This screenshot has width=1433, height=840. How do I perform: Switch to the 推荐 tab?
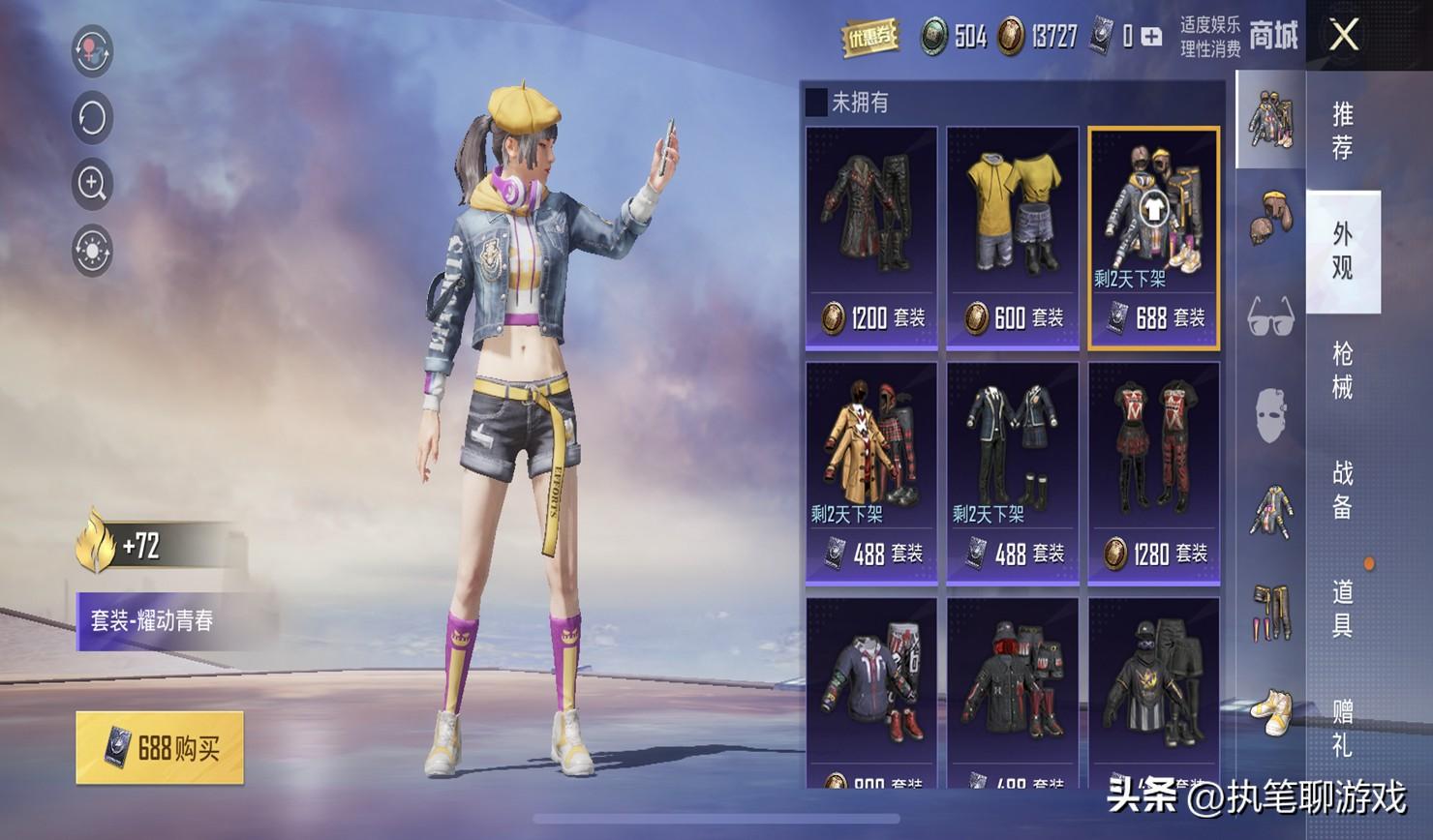click(x=1342, y=131)
